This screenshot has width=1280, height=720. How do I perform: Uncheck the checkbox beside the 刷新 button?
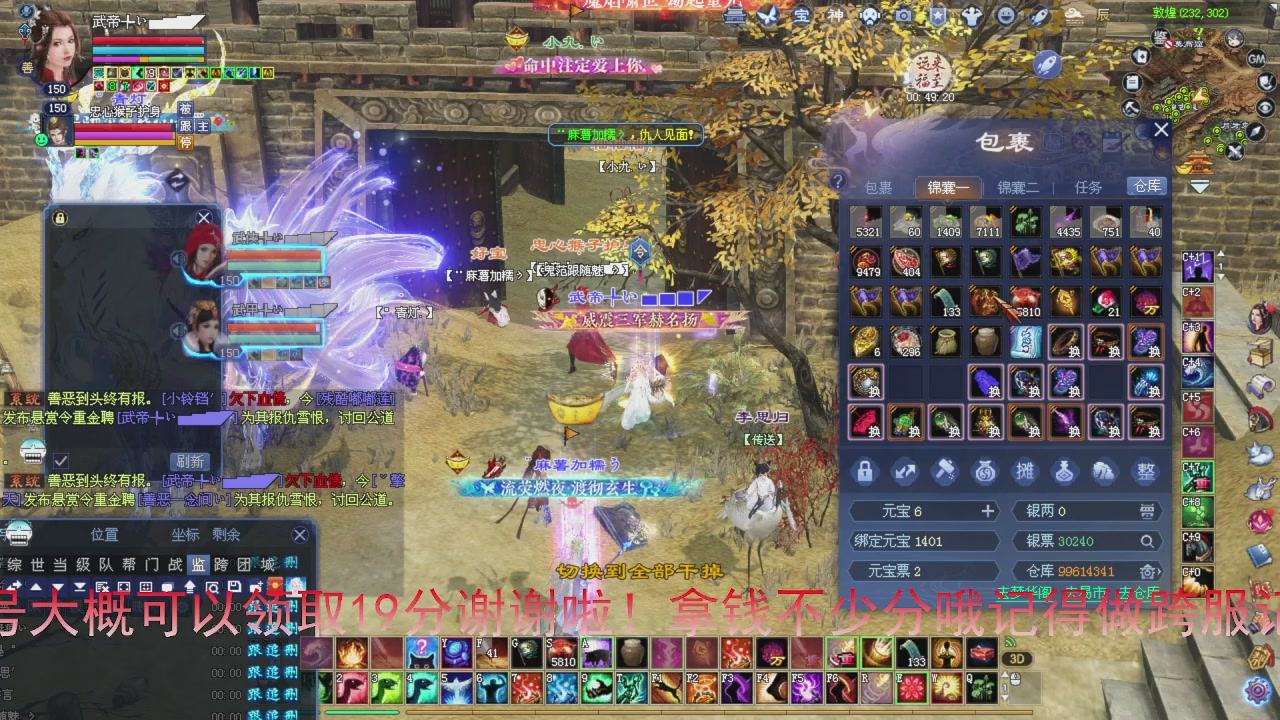click(x=61, y=459)
